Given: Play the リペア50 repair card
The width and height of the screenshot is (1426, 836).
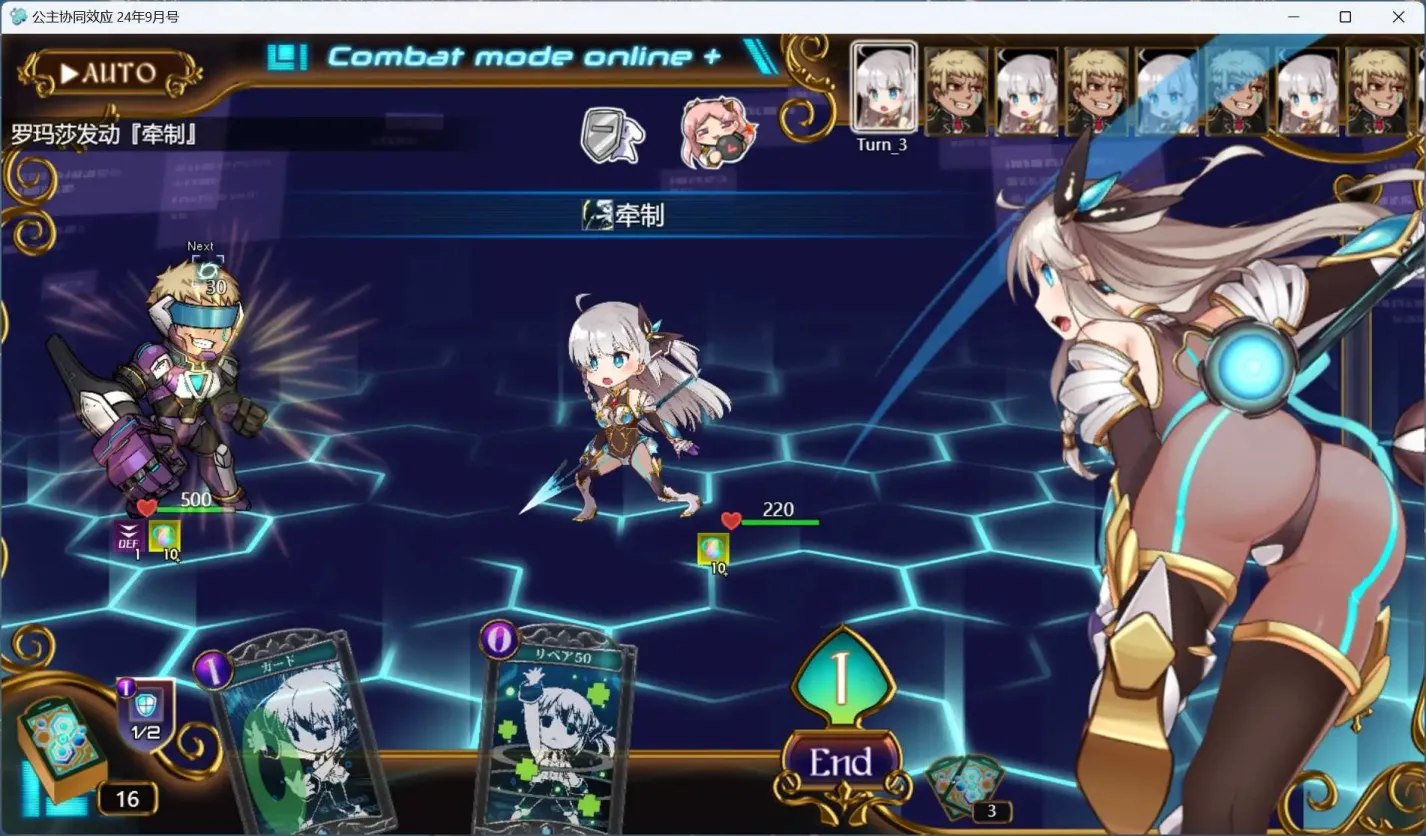Looking at the screenshot, I should [556, 740].
